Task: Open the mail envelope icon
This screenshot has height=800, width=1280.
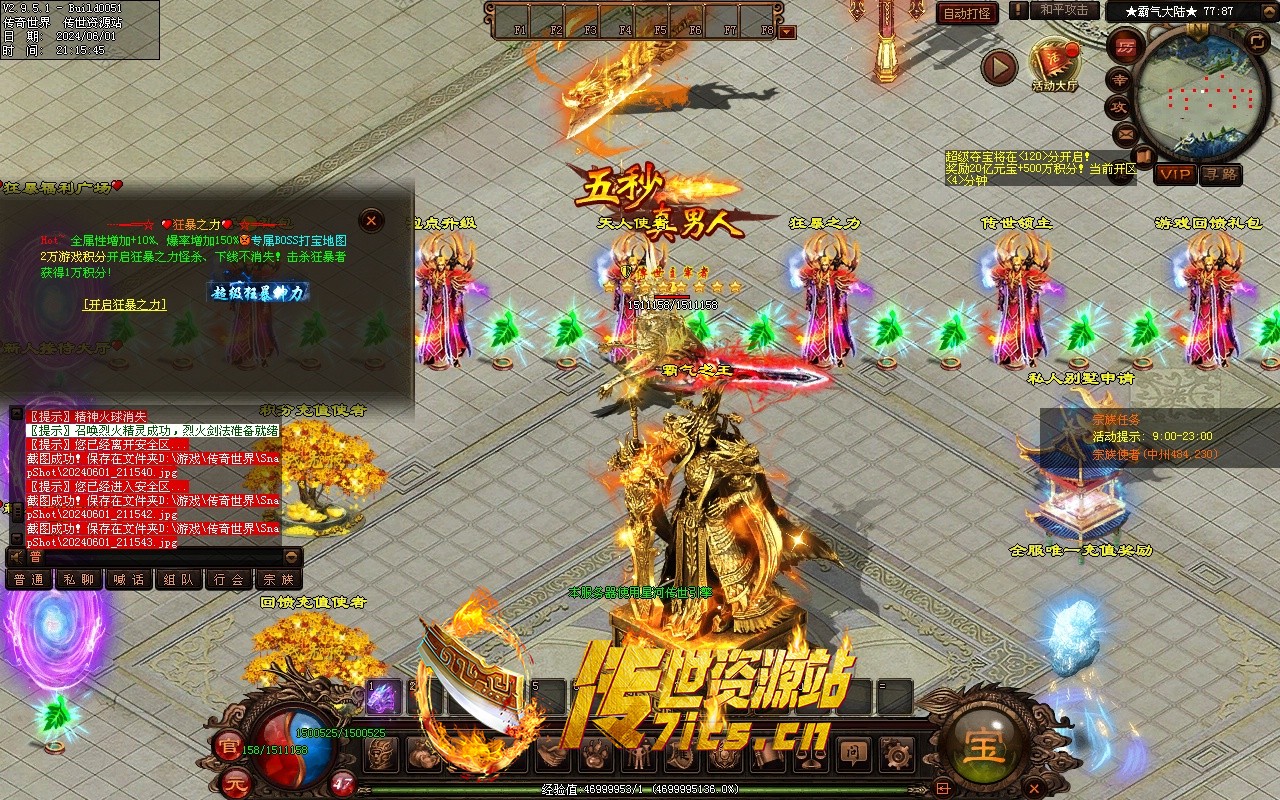Action: (x=1126, y=133)
